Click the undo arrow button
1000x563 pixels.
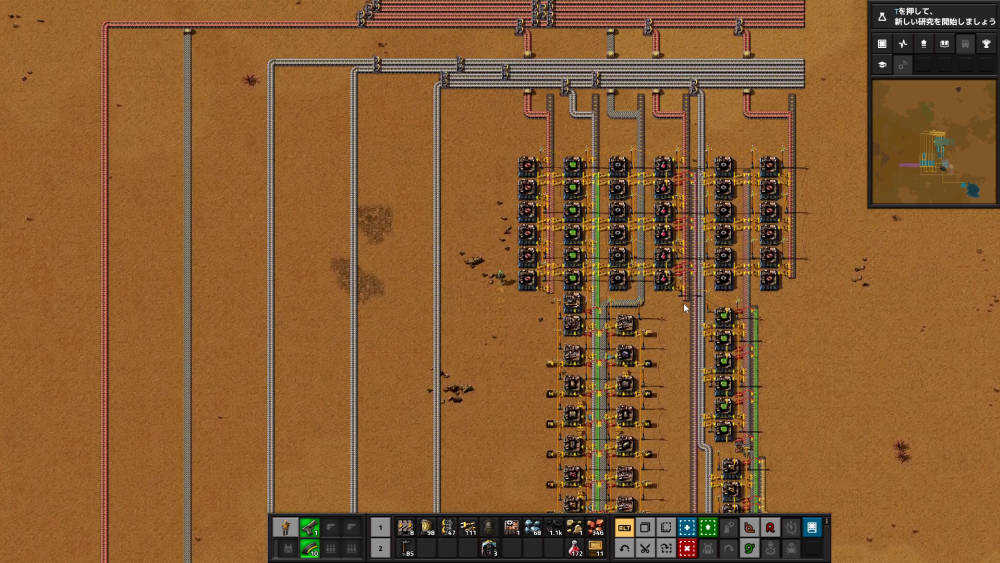pos(624,548)
